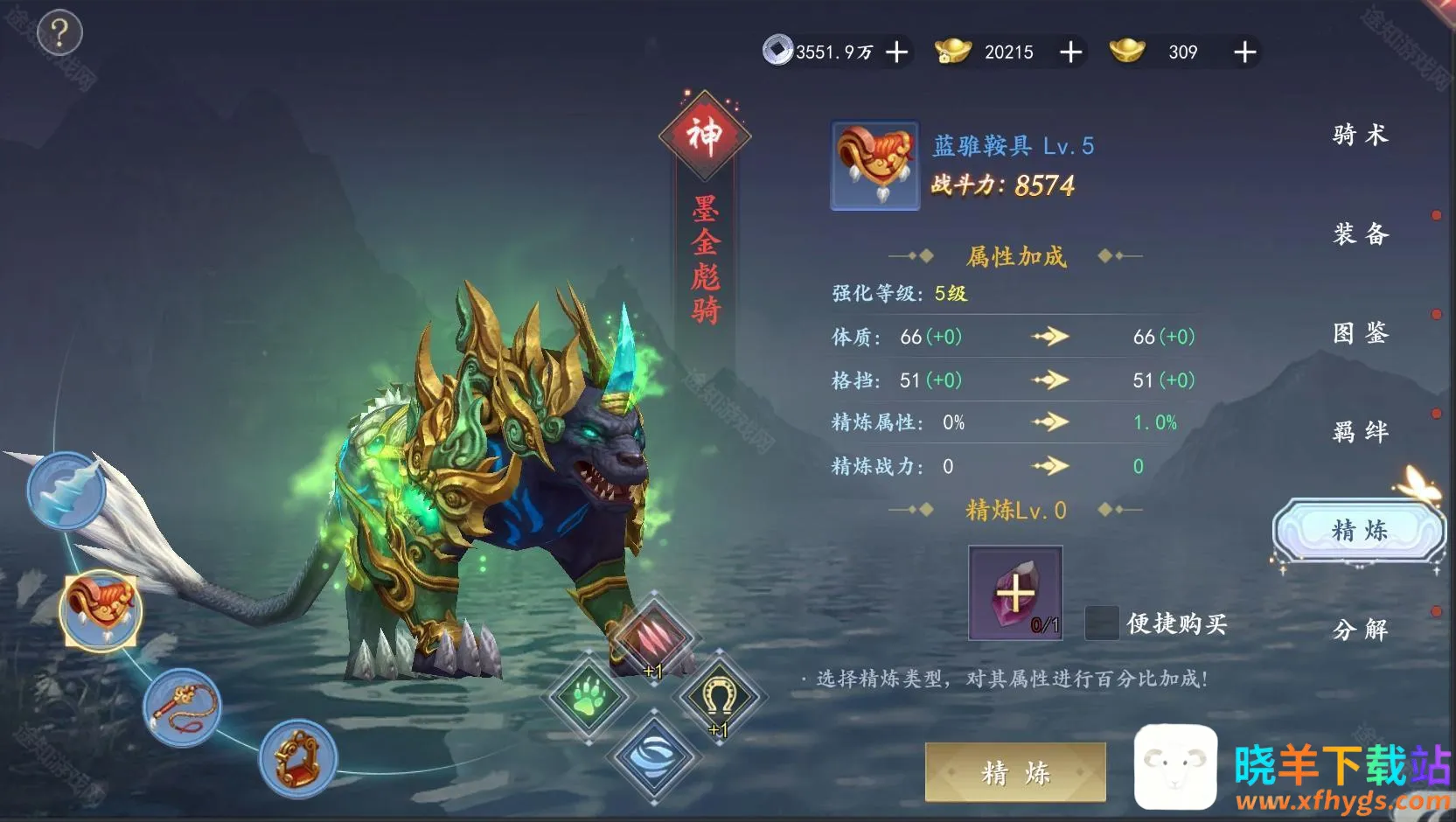1456x822 pixels.
Task: Open the green paw print skill
Action: coord(589,697)
